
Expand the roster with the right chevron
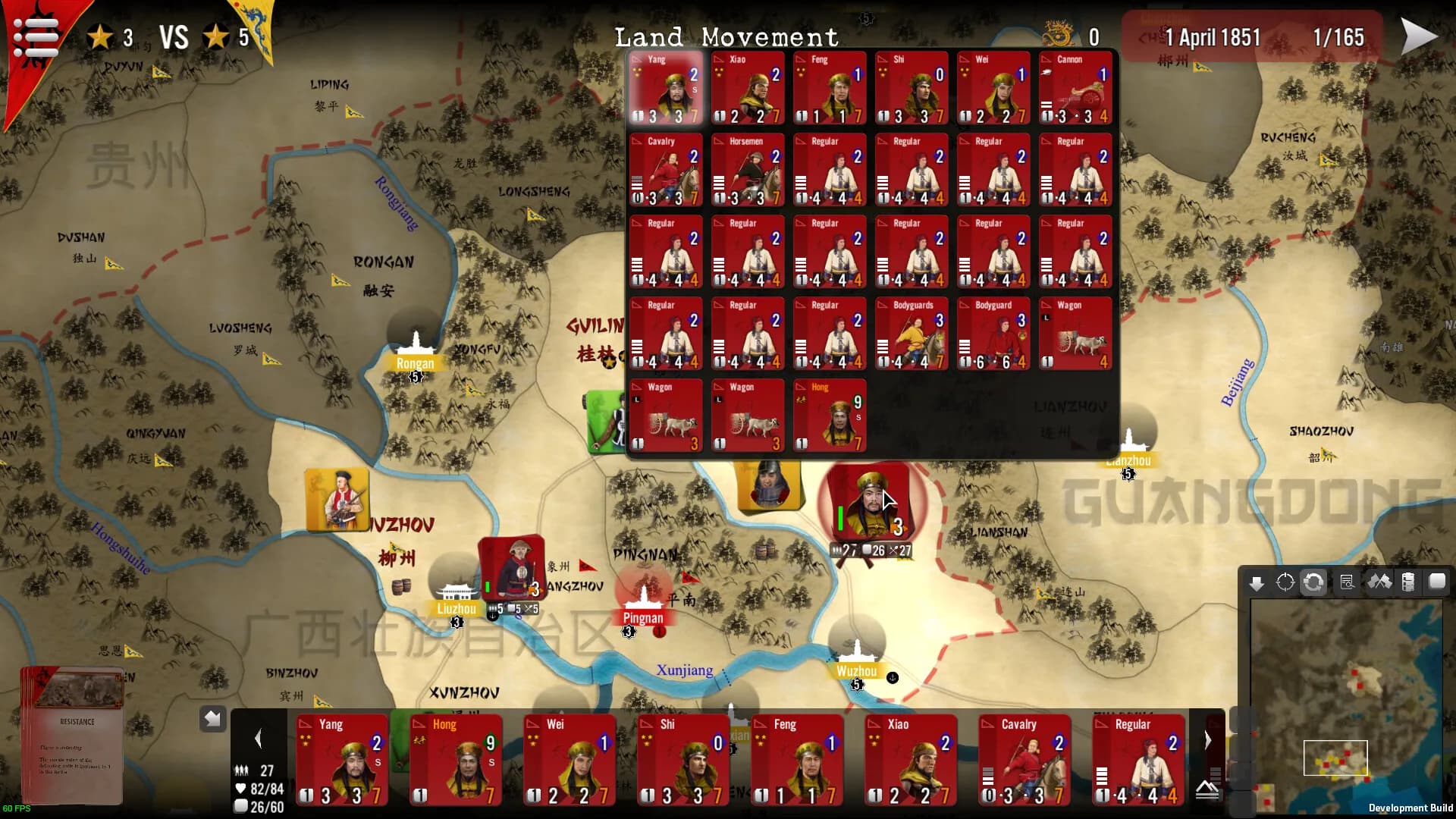pos(1207,738)
